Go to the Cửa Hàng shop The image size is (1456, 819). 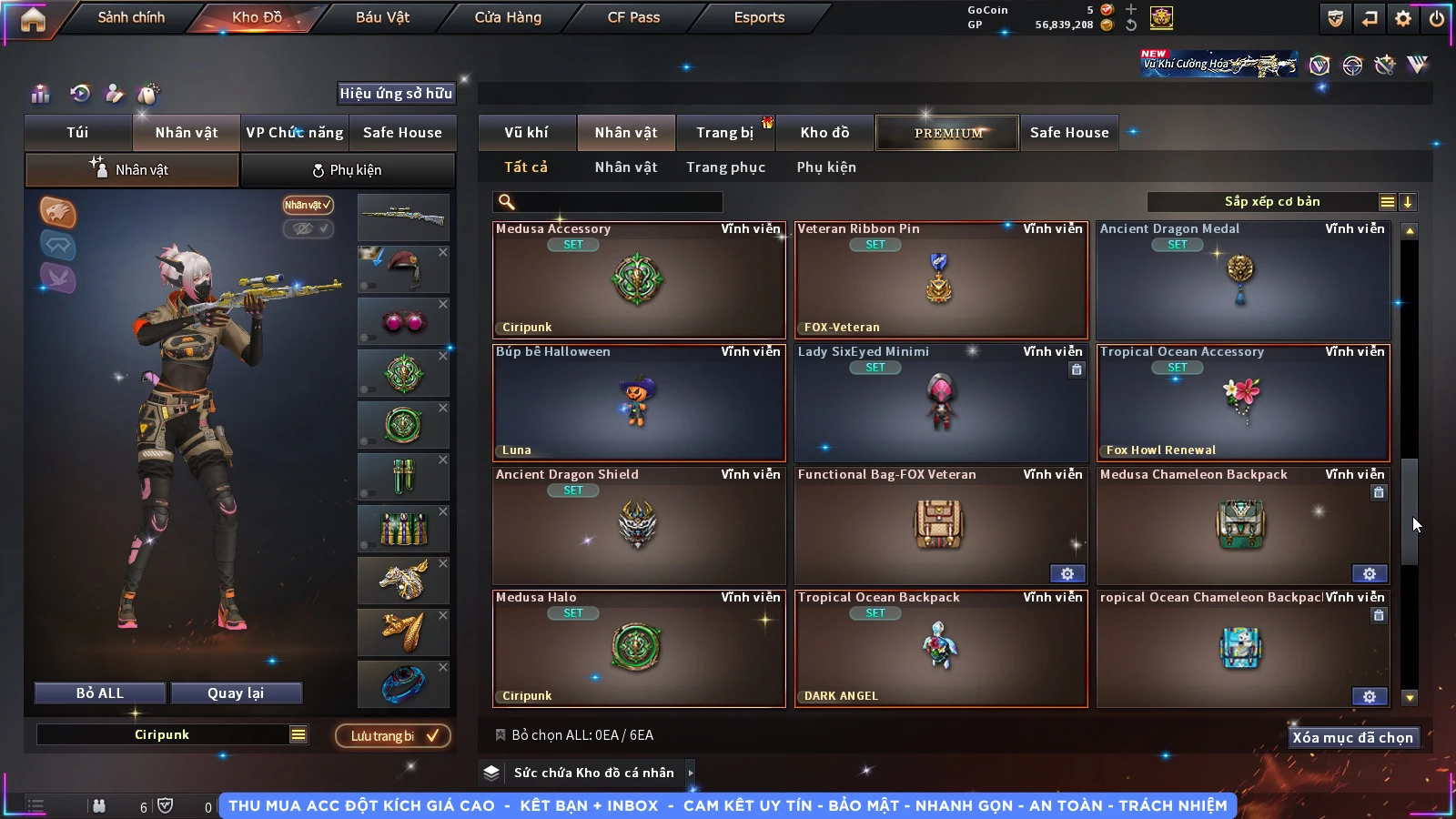508,17
